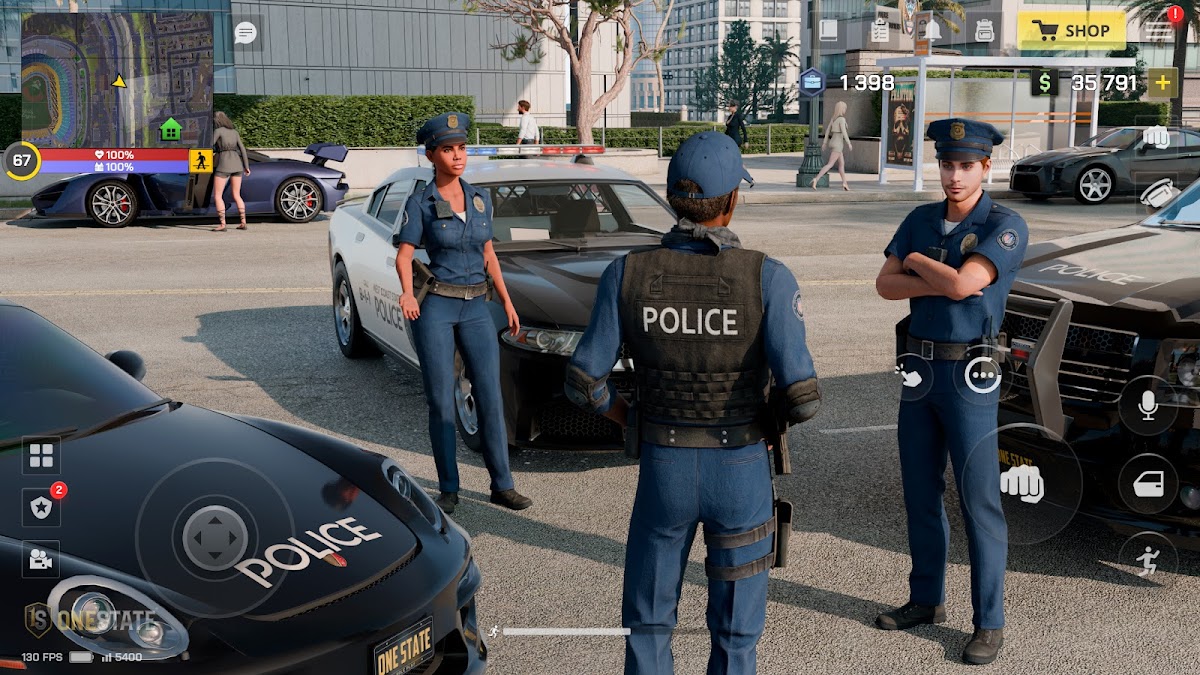Toggle the yellow pedestrian mode icon
Viewport: 1200px width, 675px height.
click(201, 161)
